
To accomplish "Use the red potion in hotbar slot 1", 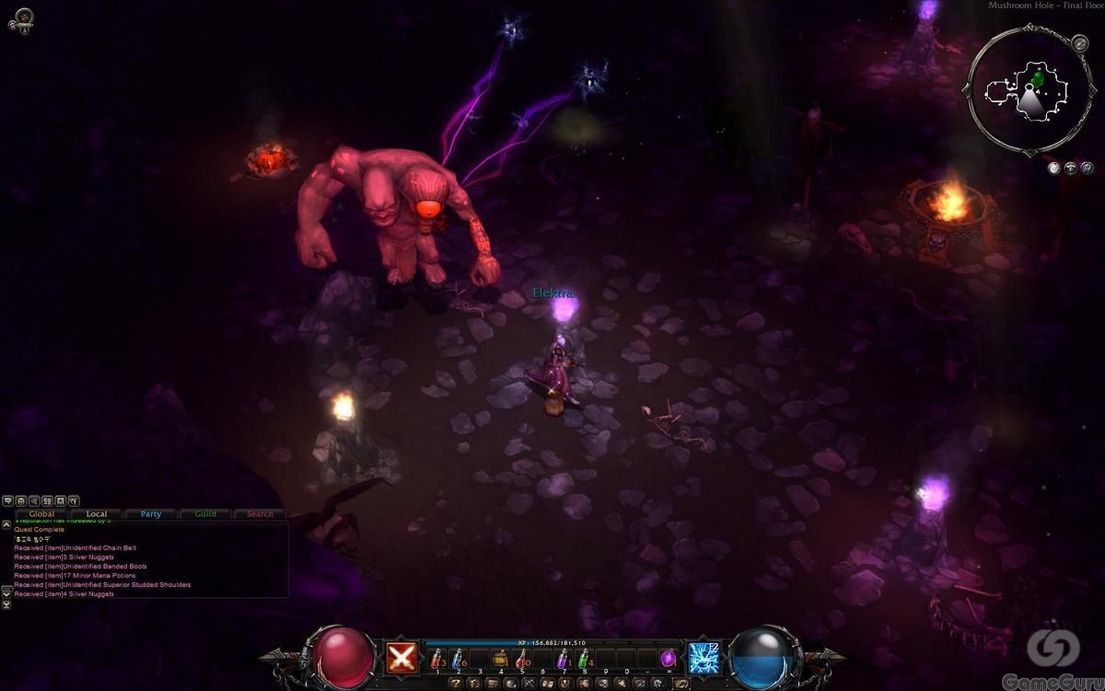I will (x=437, y=660).
